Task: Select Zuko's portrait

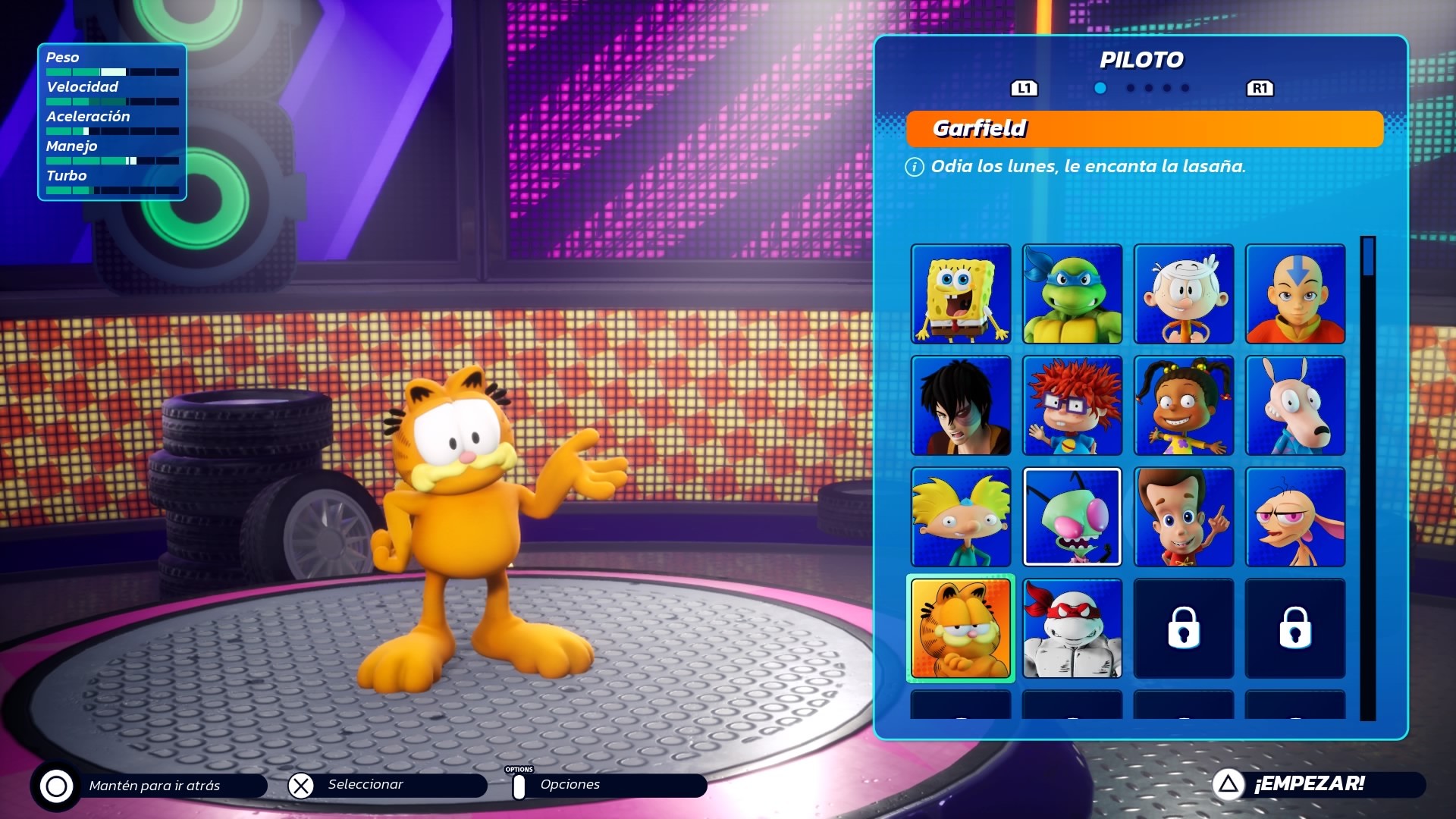Action: pos(960,406)
